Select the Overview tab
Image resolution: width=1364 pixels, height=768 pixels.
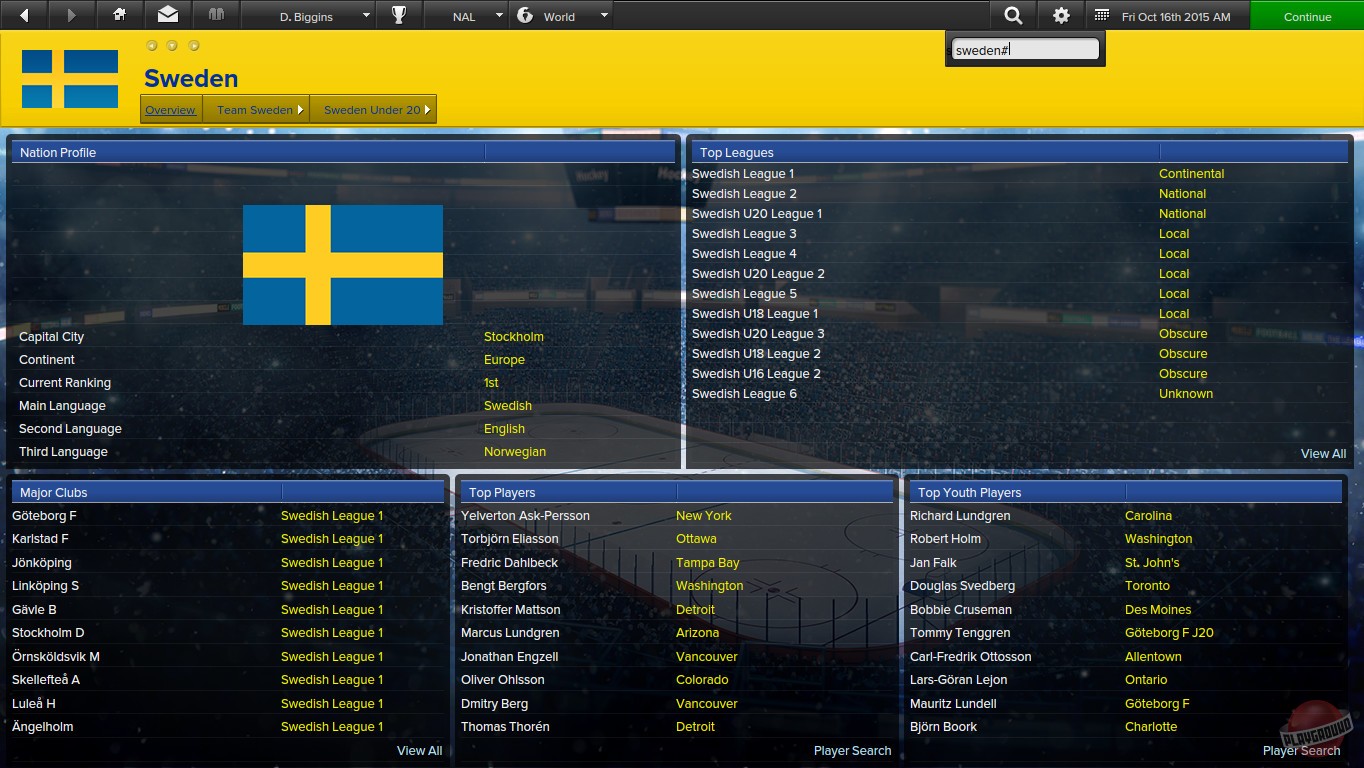(170, 109)
